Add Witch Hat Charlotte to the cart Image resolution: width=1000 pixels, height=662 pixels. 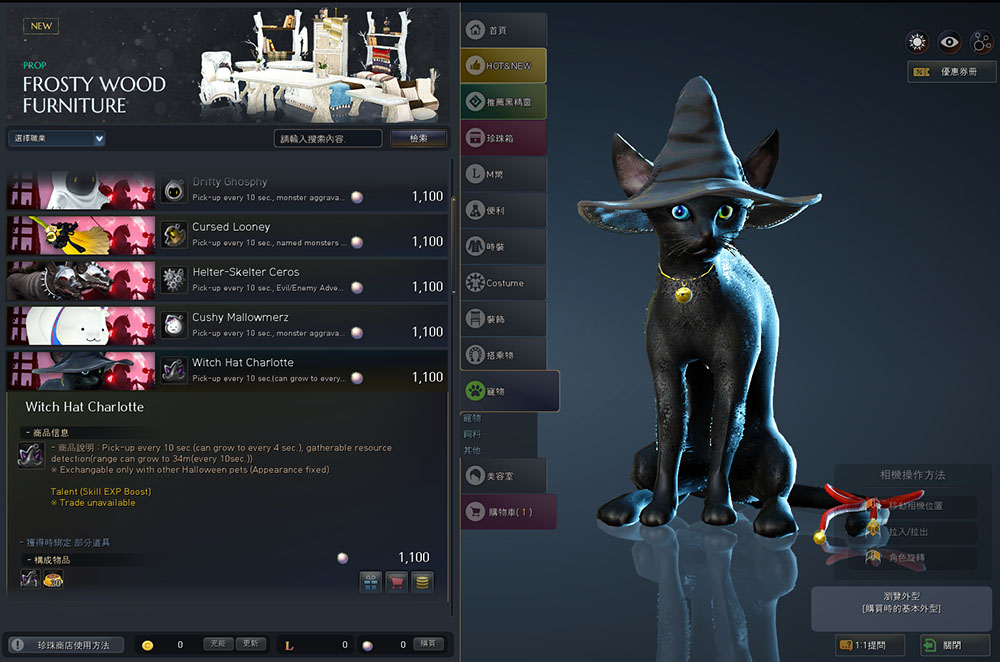point(397,582)
